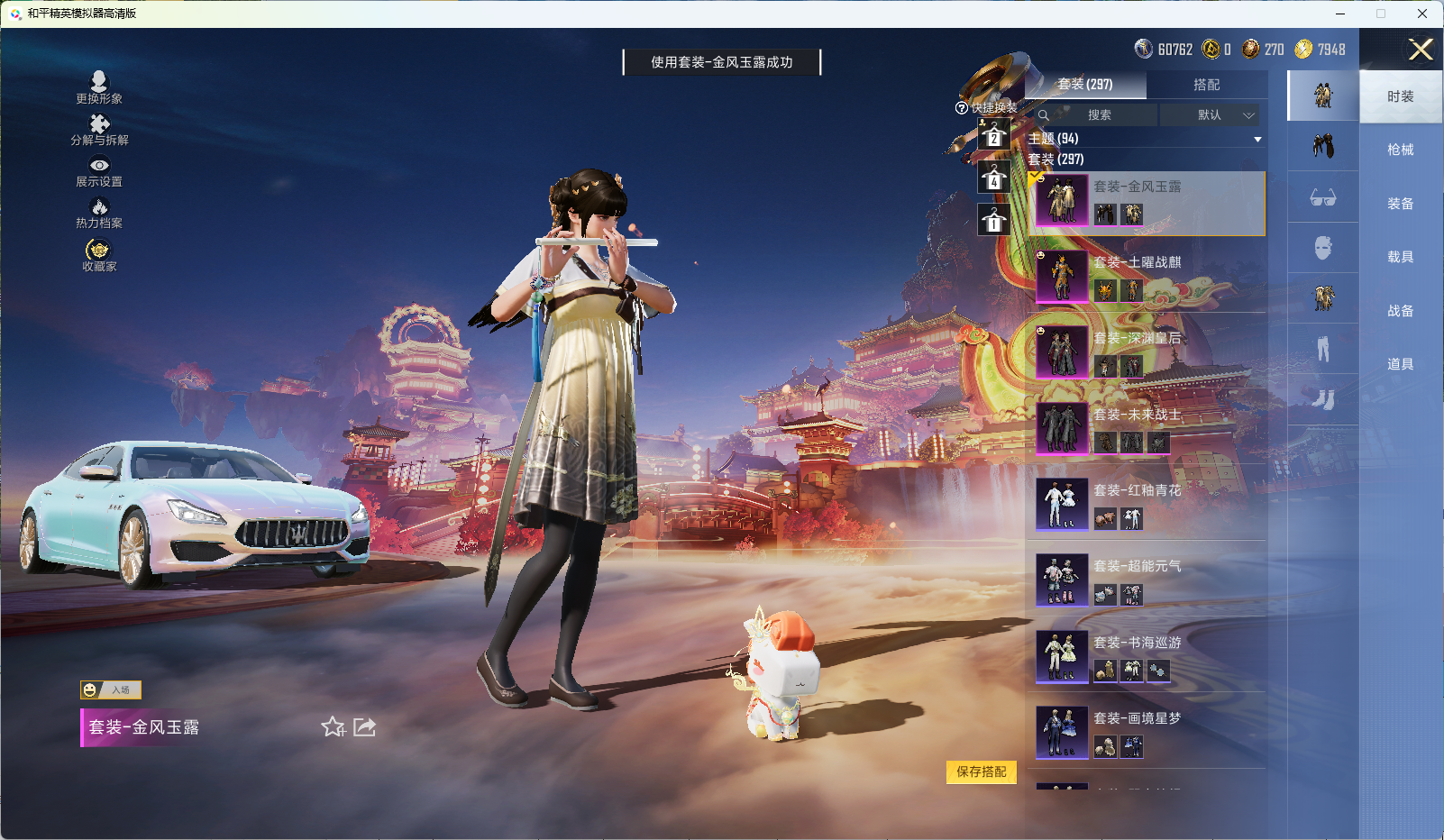Switch to the 搭配 tab
1444x840 pixels.
click(1208, 85)
